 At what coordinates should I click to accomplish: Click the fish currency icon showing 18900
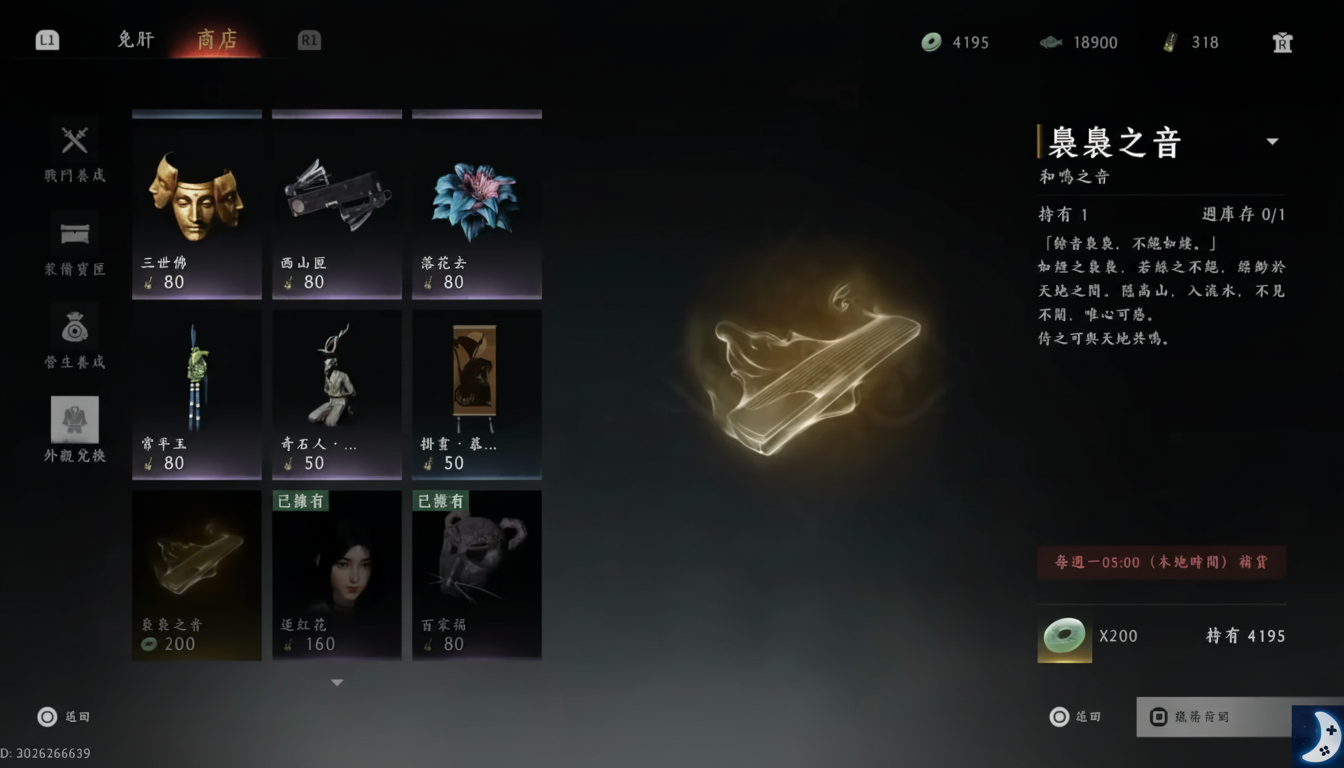click(1052, 42)
